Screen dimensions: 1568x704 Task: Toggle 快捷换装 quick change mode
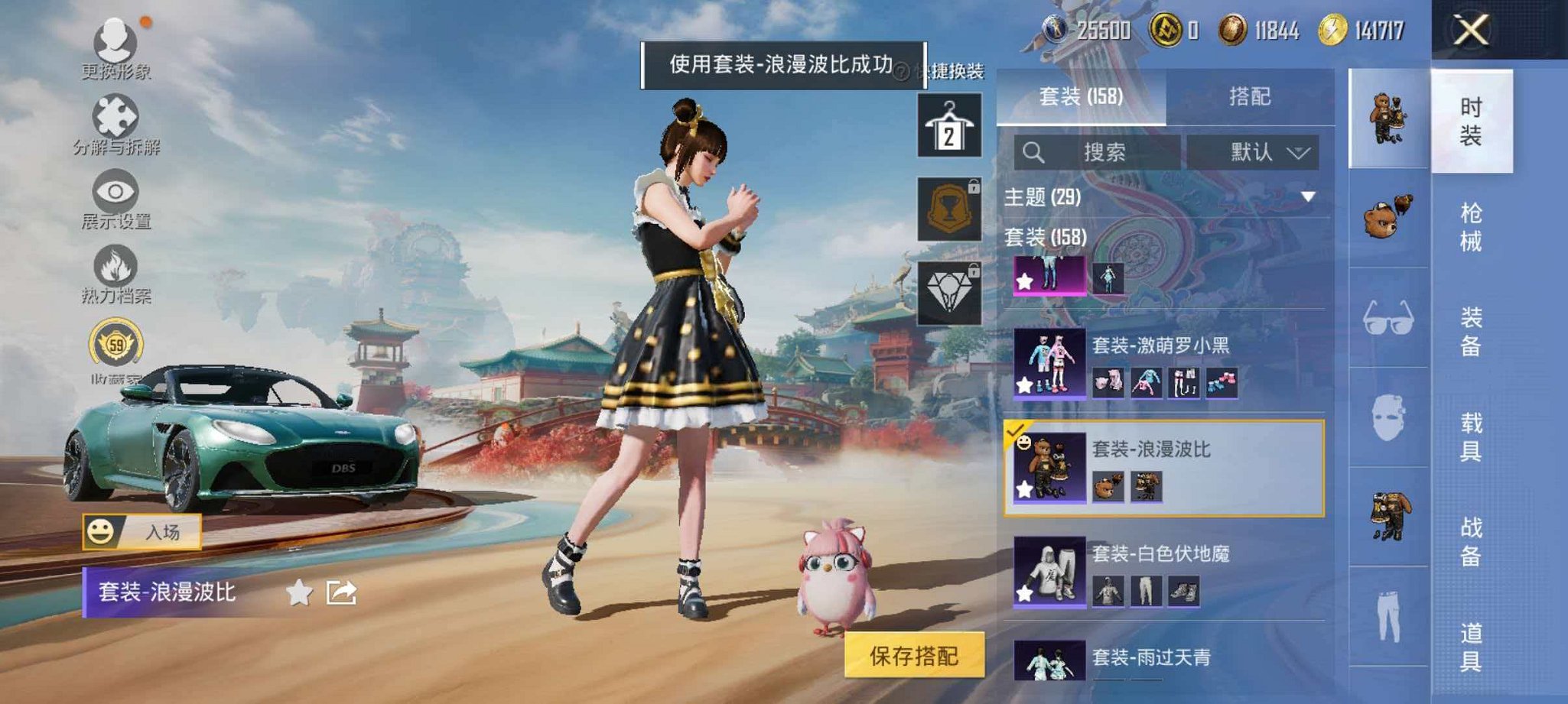(x=956, y=71)
